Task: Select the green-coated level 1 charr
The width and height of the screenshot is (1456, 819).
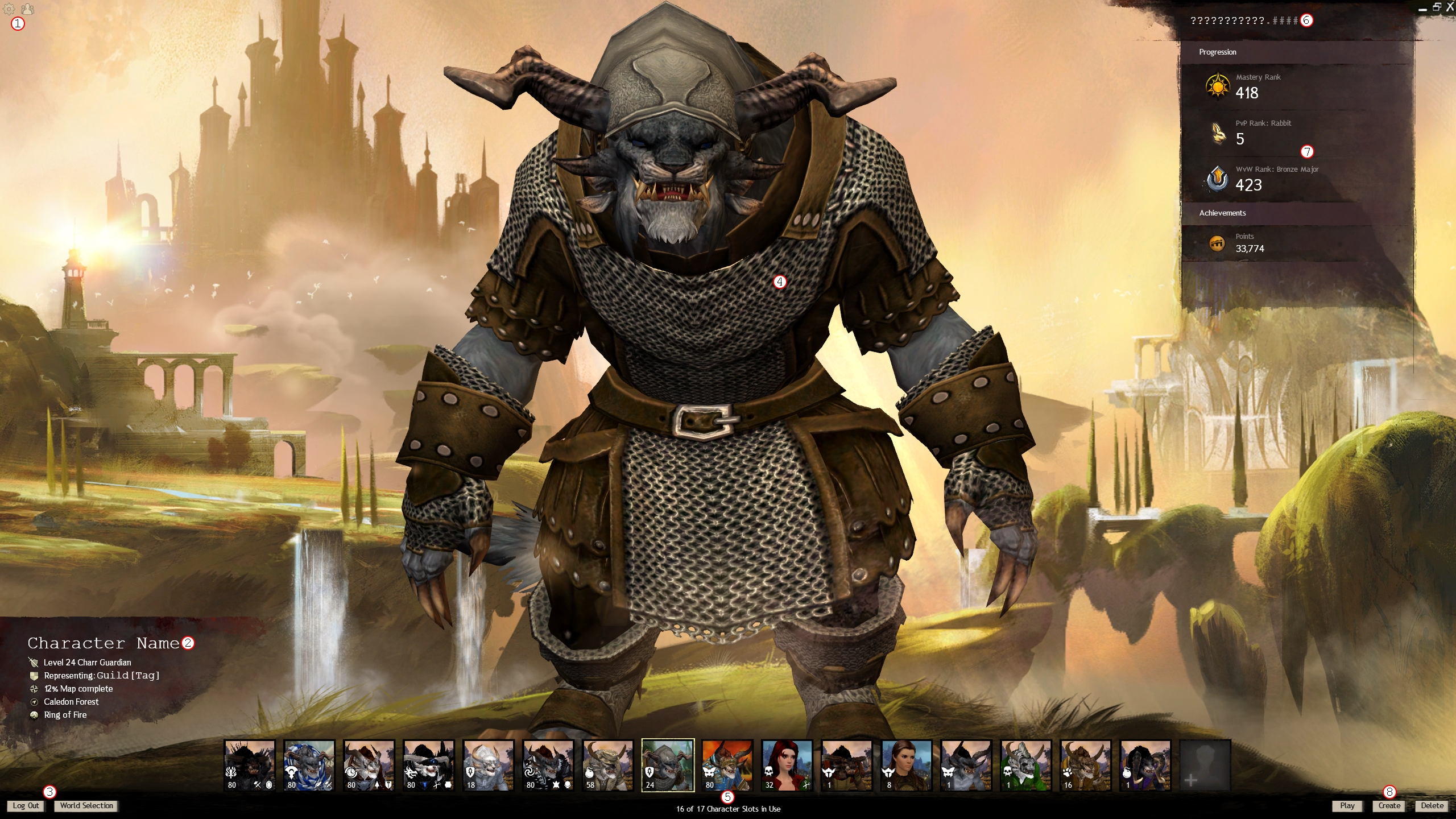Action: [1025, 765]
